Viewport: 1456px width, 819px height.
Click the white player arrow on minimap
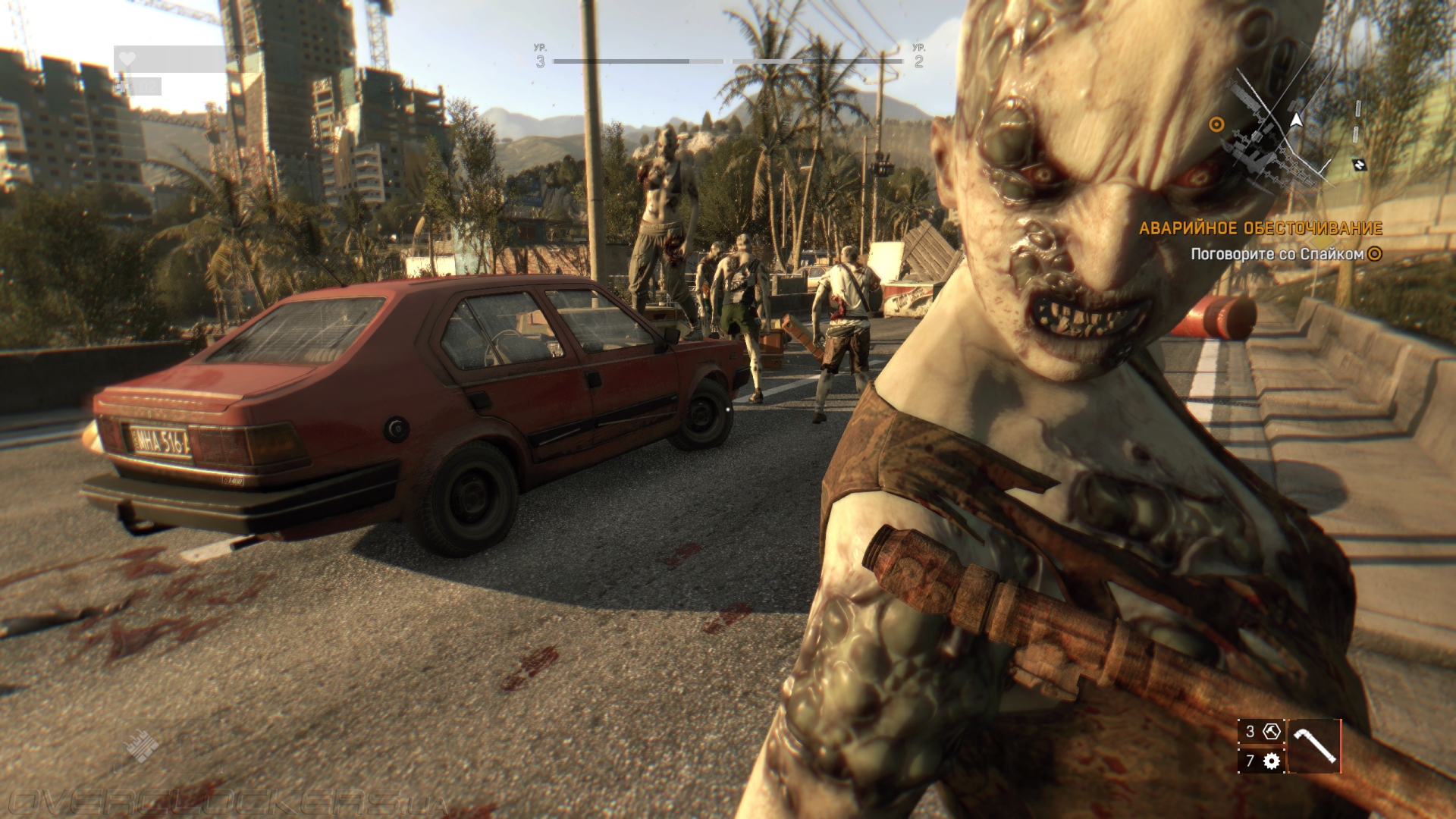click(x=1297, y=120)
